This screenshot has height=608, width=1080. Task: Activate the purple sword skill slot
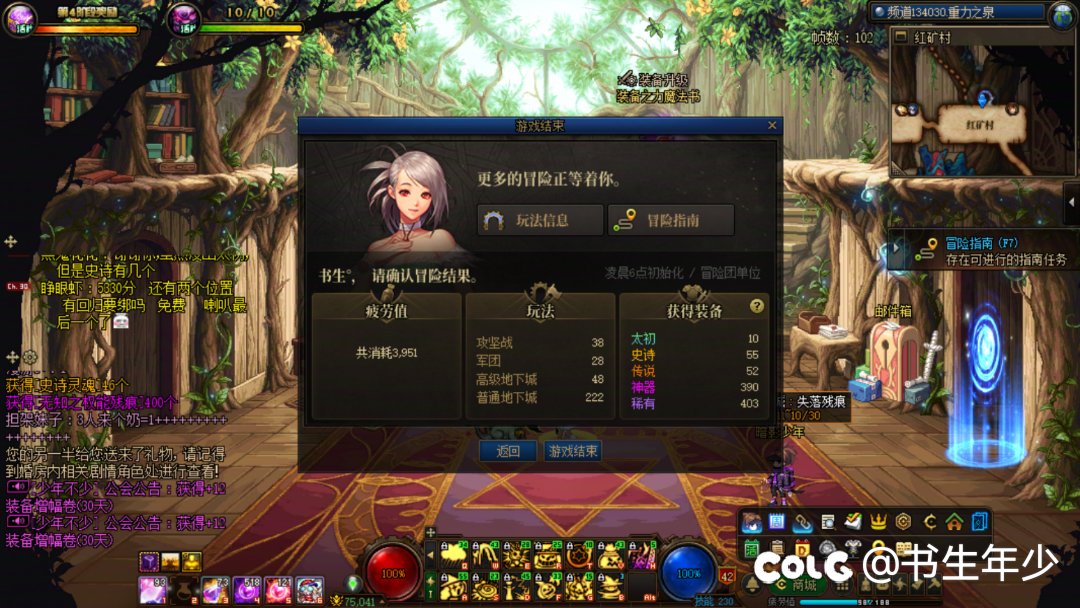[639, 554]
